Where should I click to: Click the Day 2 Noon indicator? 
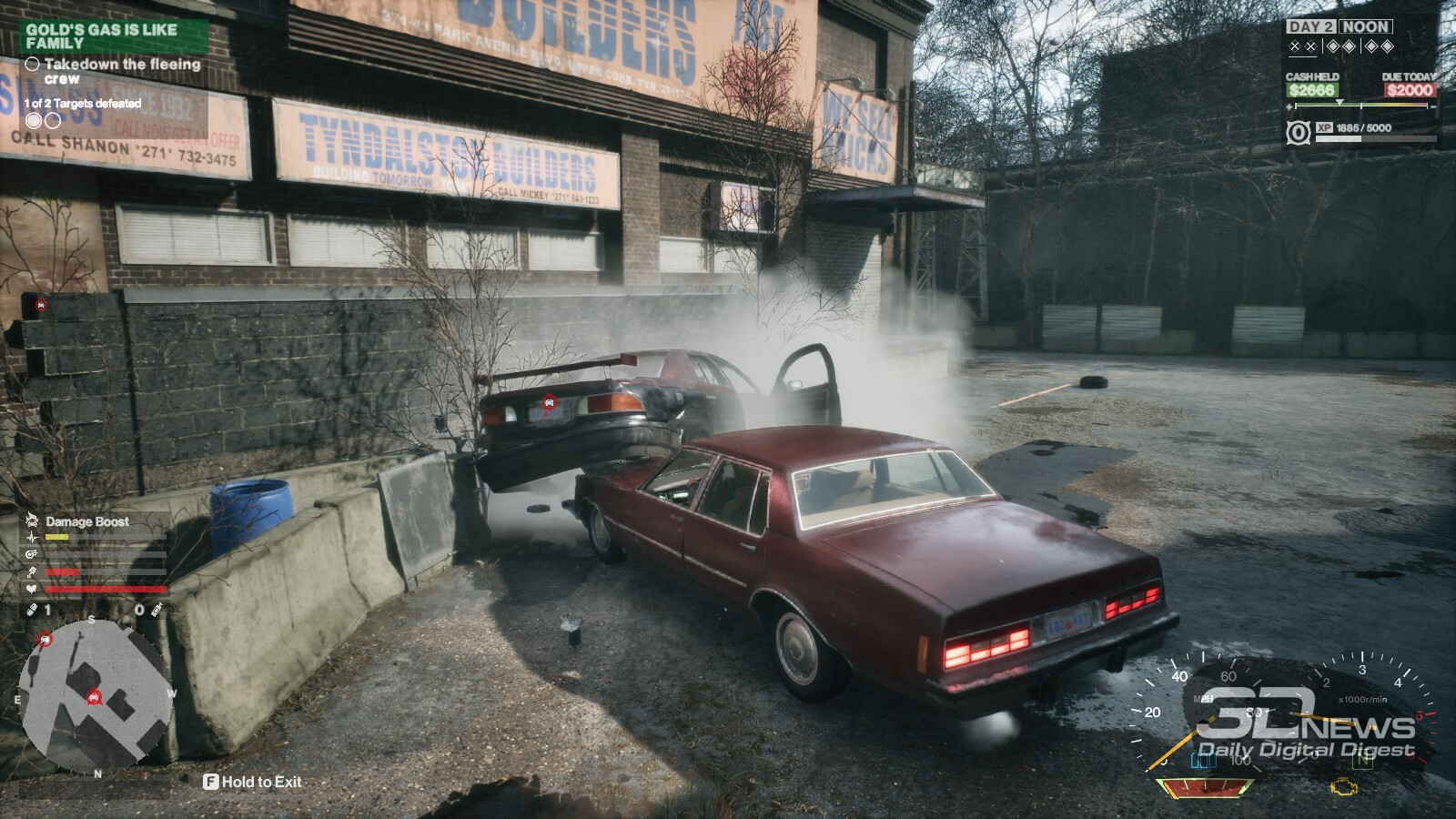point(1339,27)
